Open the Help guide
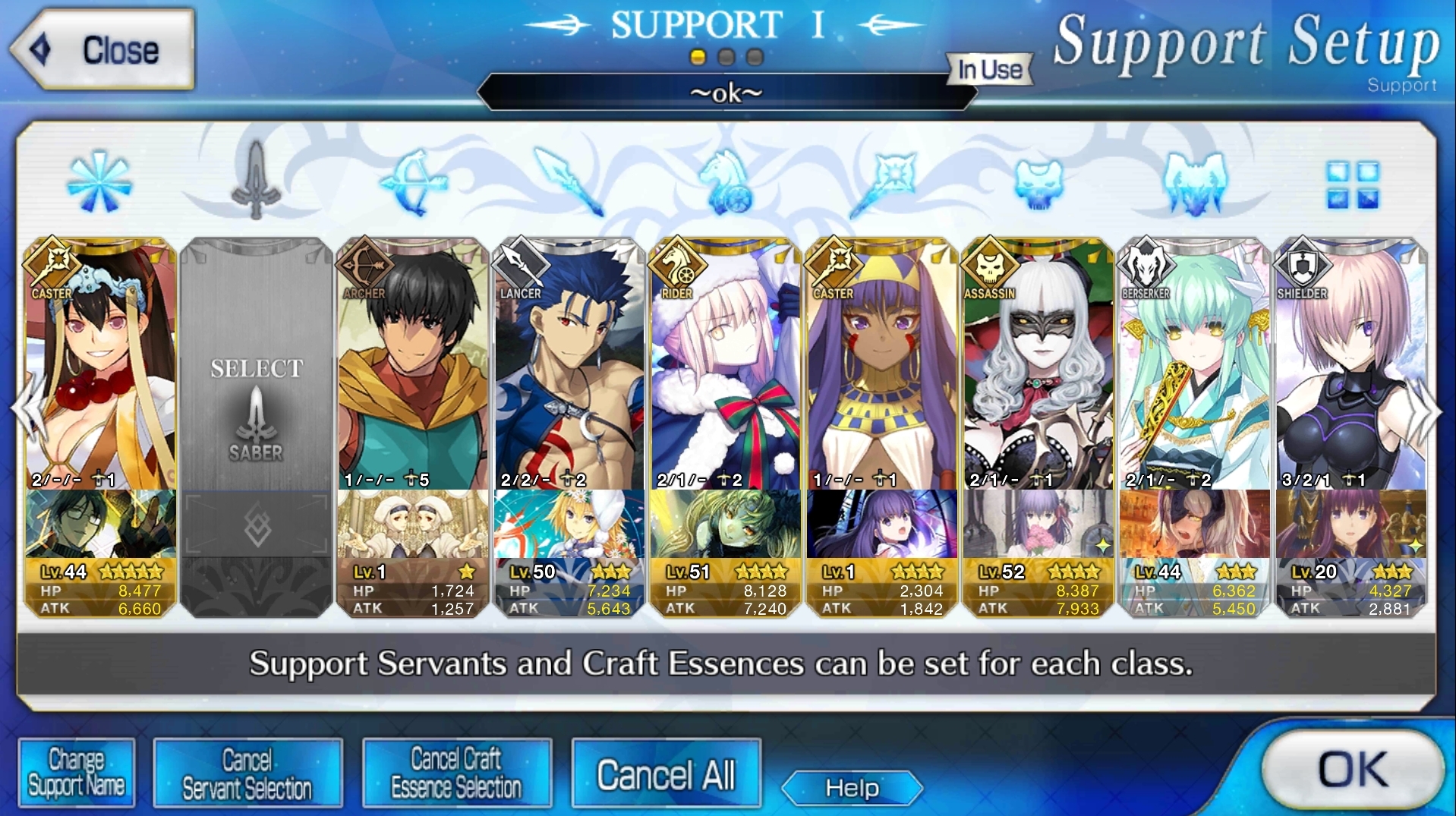Viewport: 1456px width, 816px height. [852, 788]
